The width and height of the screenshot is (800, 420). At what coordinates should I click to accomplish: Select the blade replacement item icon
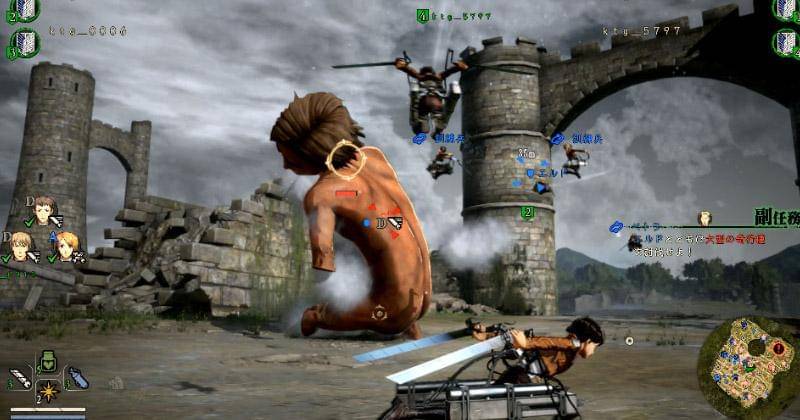(19, 379)
